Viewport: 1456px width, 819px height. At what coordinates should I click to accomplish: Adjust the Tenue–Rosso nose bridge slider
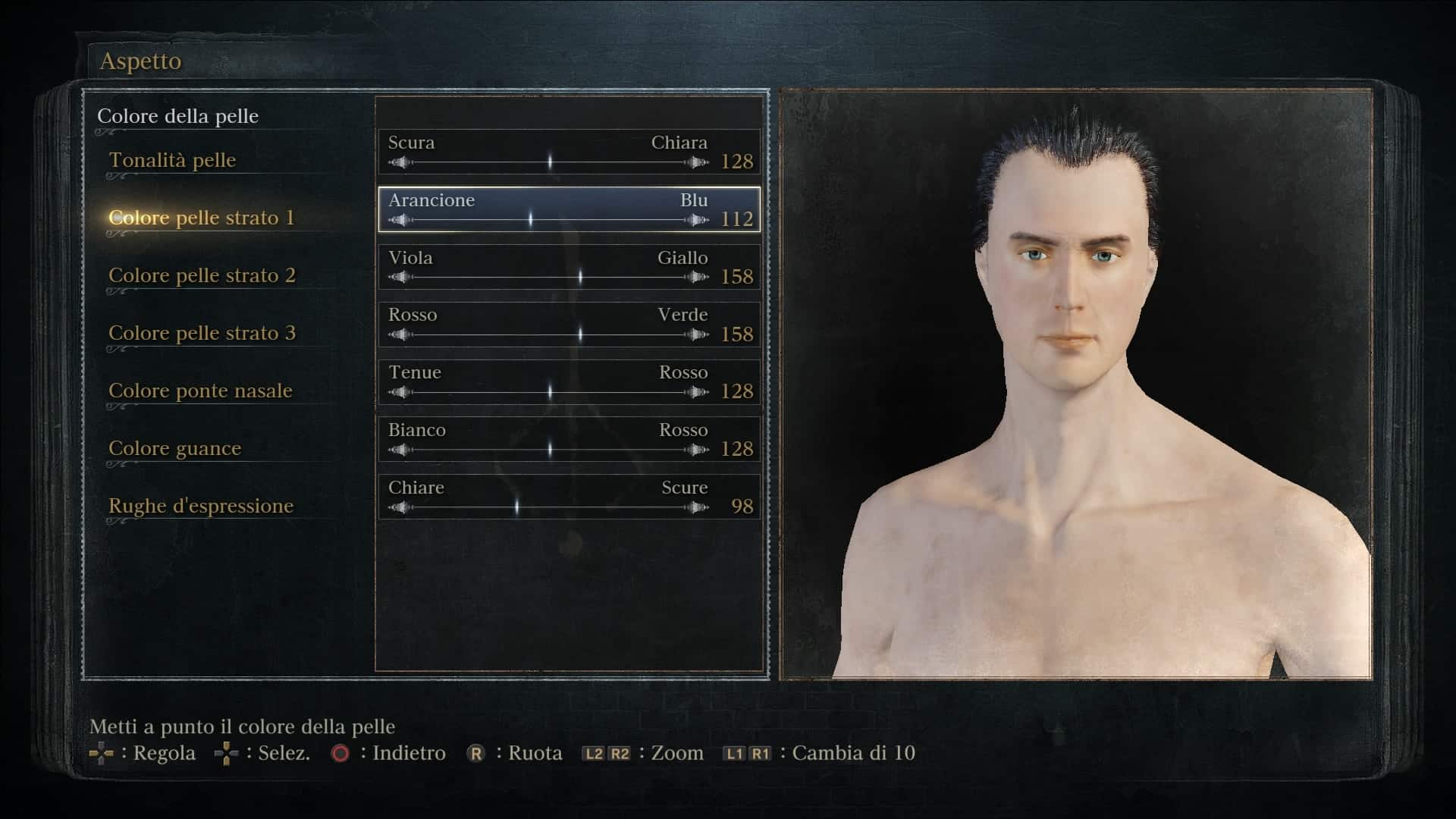point(549,392)
